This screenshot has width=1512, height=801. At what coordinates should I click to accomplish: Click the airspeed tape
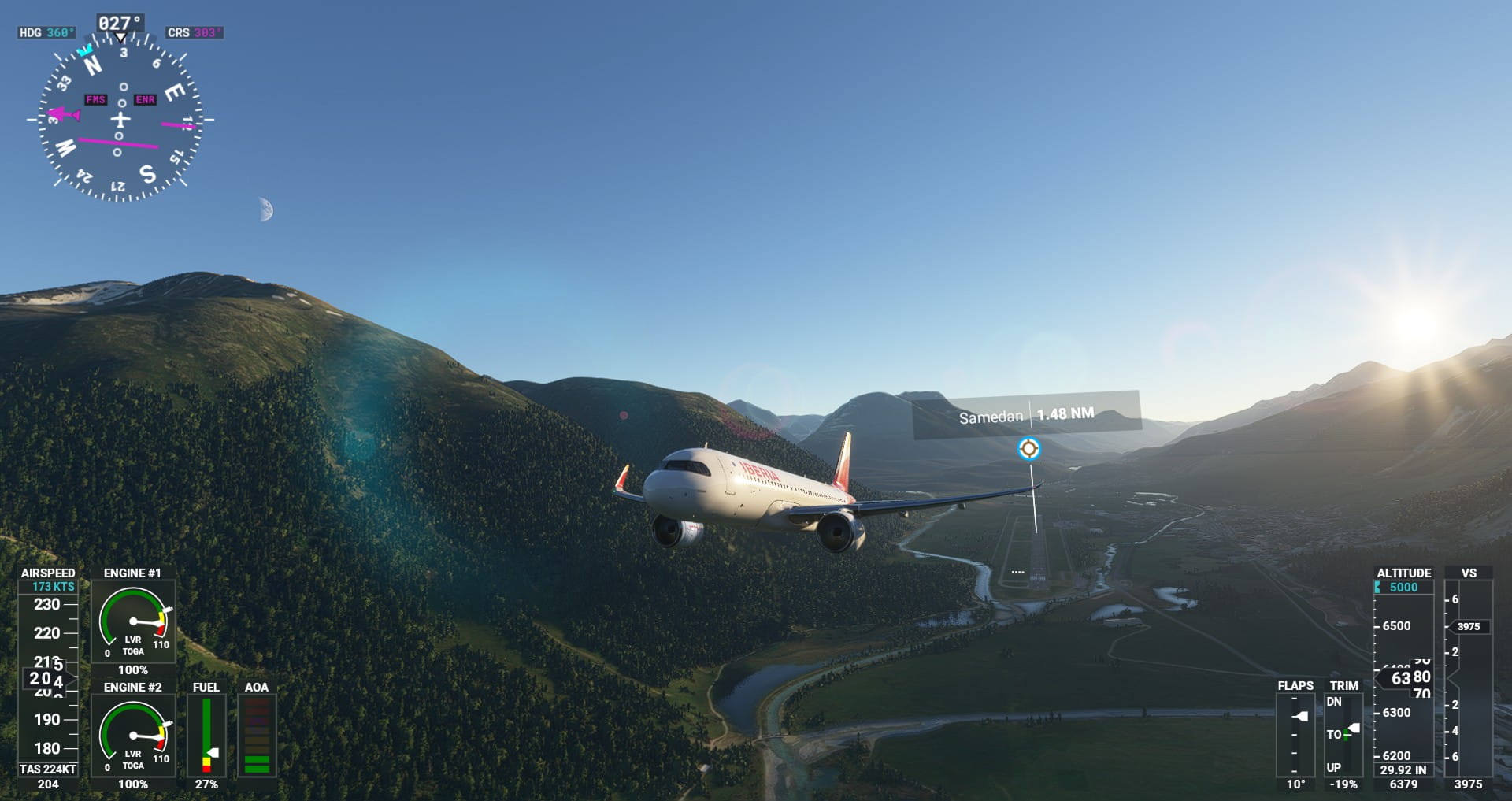[x=48, y=677]
